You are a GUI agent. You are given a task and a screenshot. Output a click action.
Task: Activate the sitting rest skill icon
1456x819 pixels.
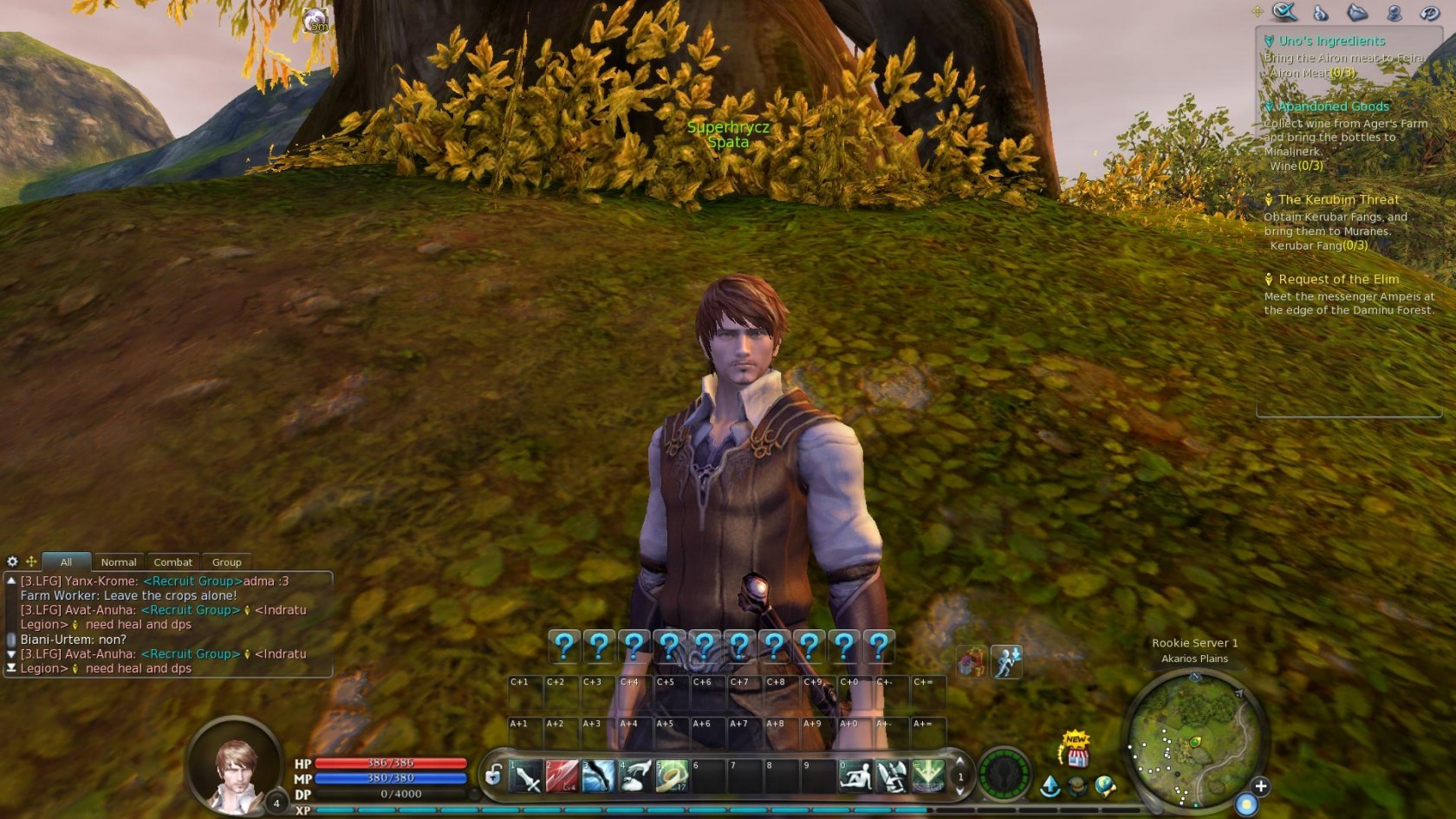855,777
